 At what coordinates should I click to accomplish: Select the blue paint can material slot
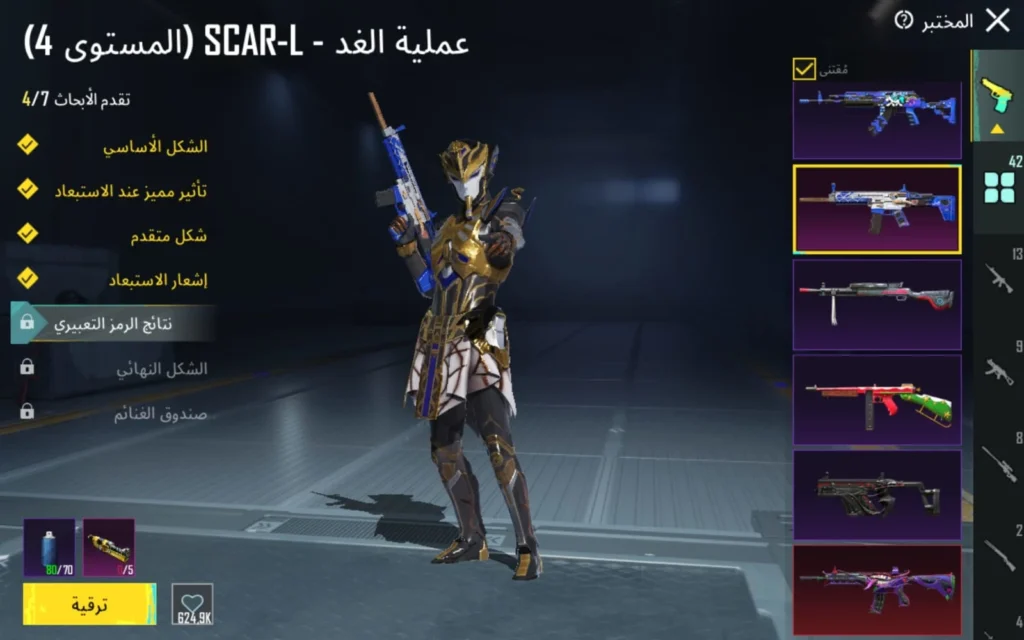[x=49, y=547]
